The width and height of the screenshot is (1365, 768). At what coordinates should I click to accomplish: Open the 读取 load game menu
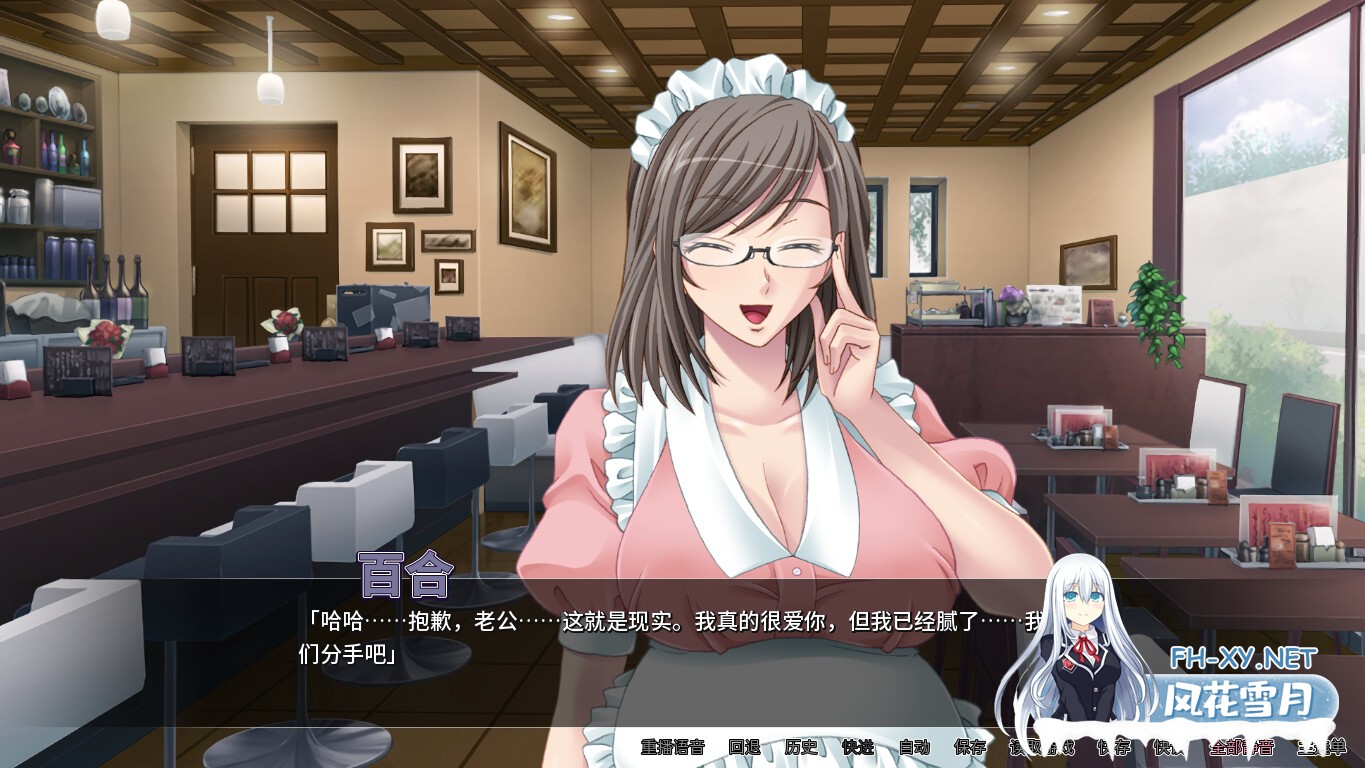pos(1027,746)
